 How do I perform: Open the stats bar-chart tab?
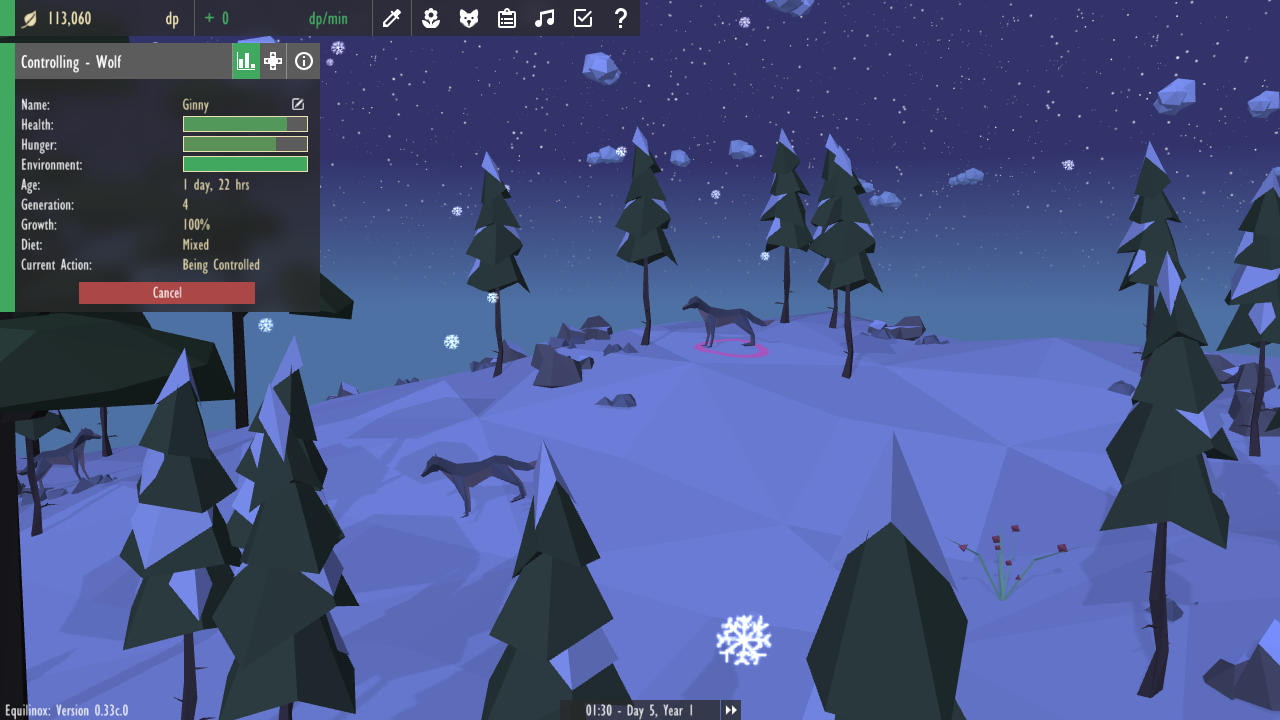[x=245, y=62]
